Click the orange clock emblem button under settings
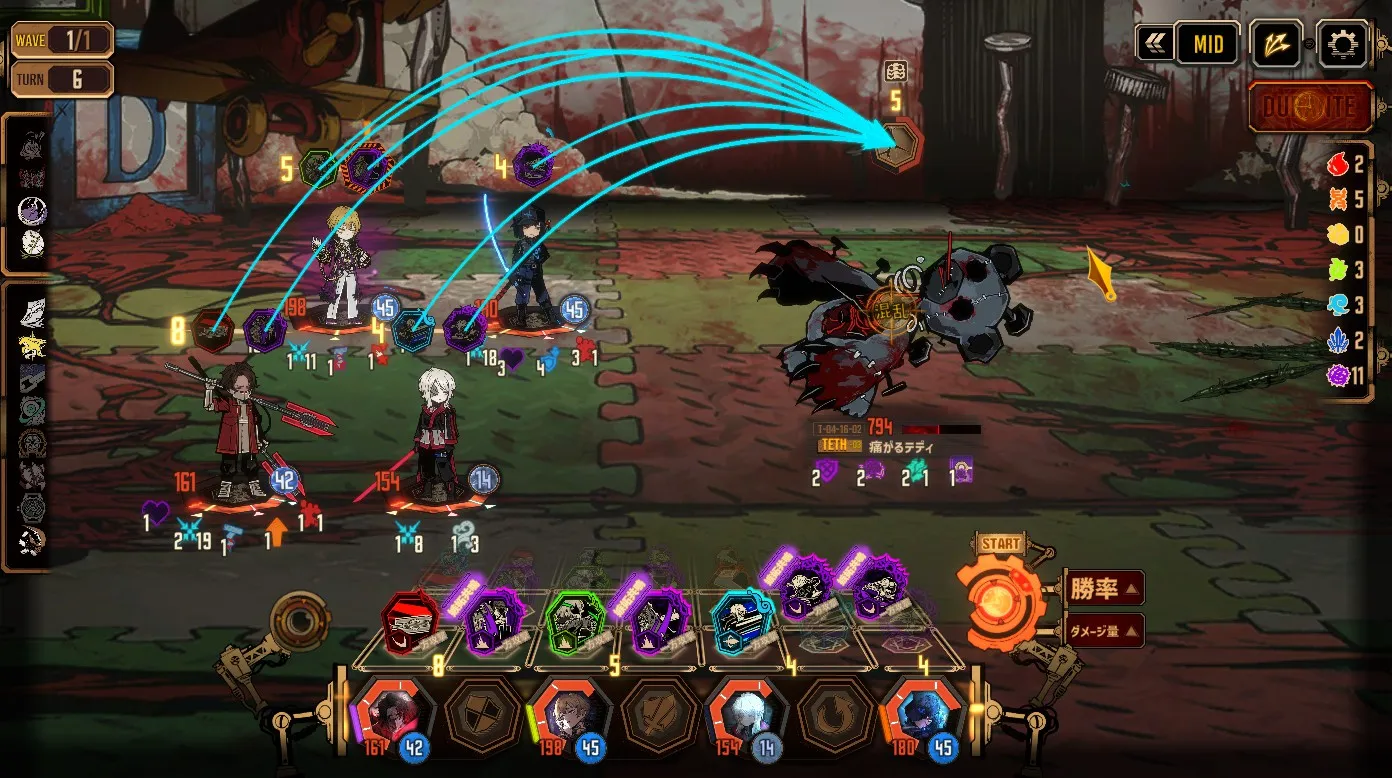 coord(1310,107)
